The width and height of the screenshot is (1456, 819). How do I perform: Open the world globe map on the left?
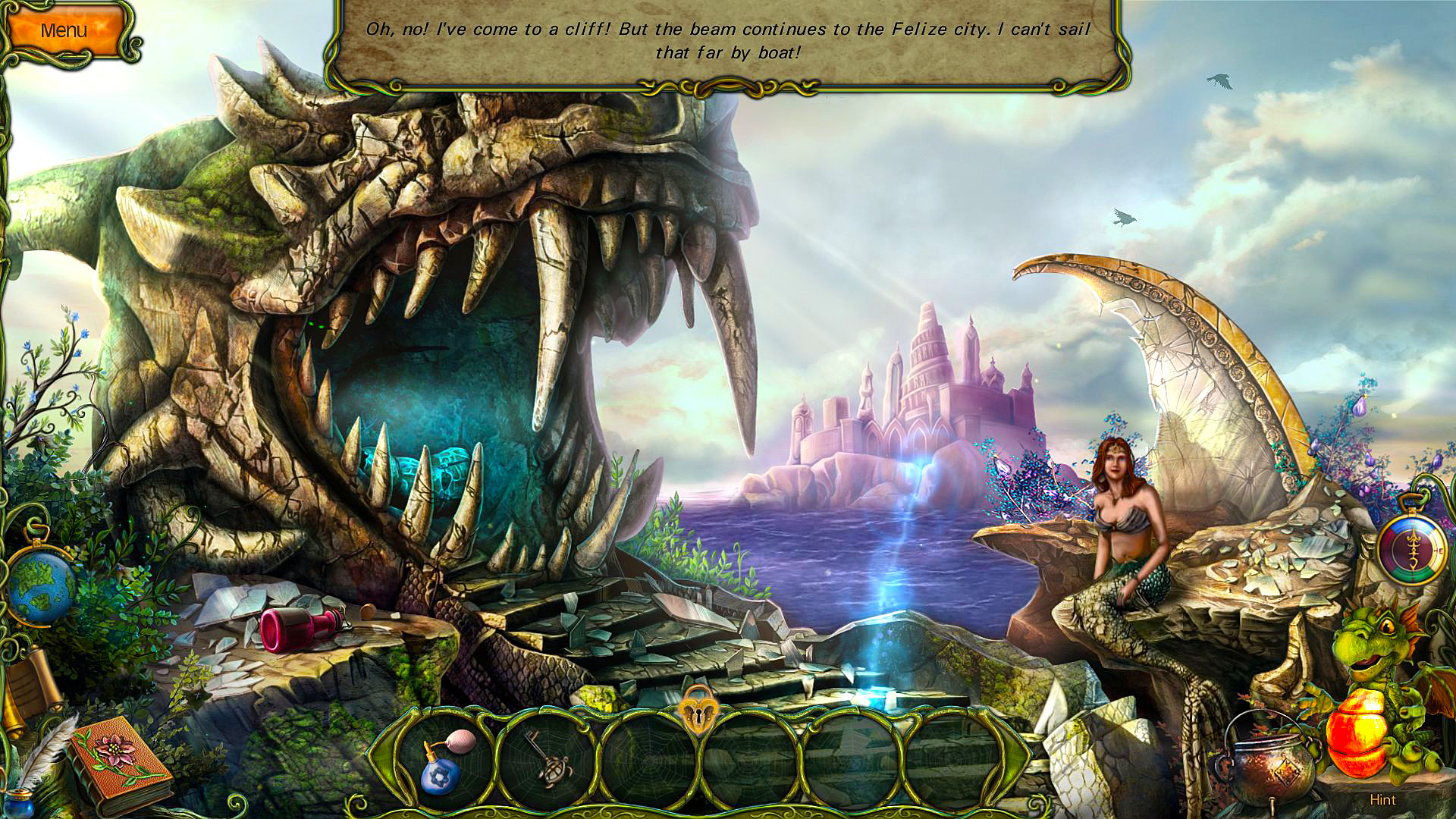[x=39, y=582]
